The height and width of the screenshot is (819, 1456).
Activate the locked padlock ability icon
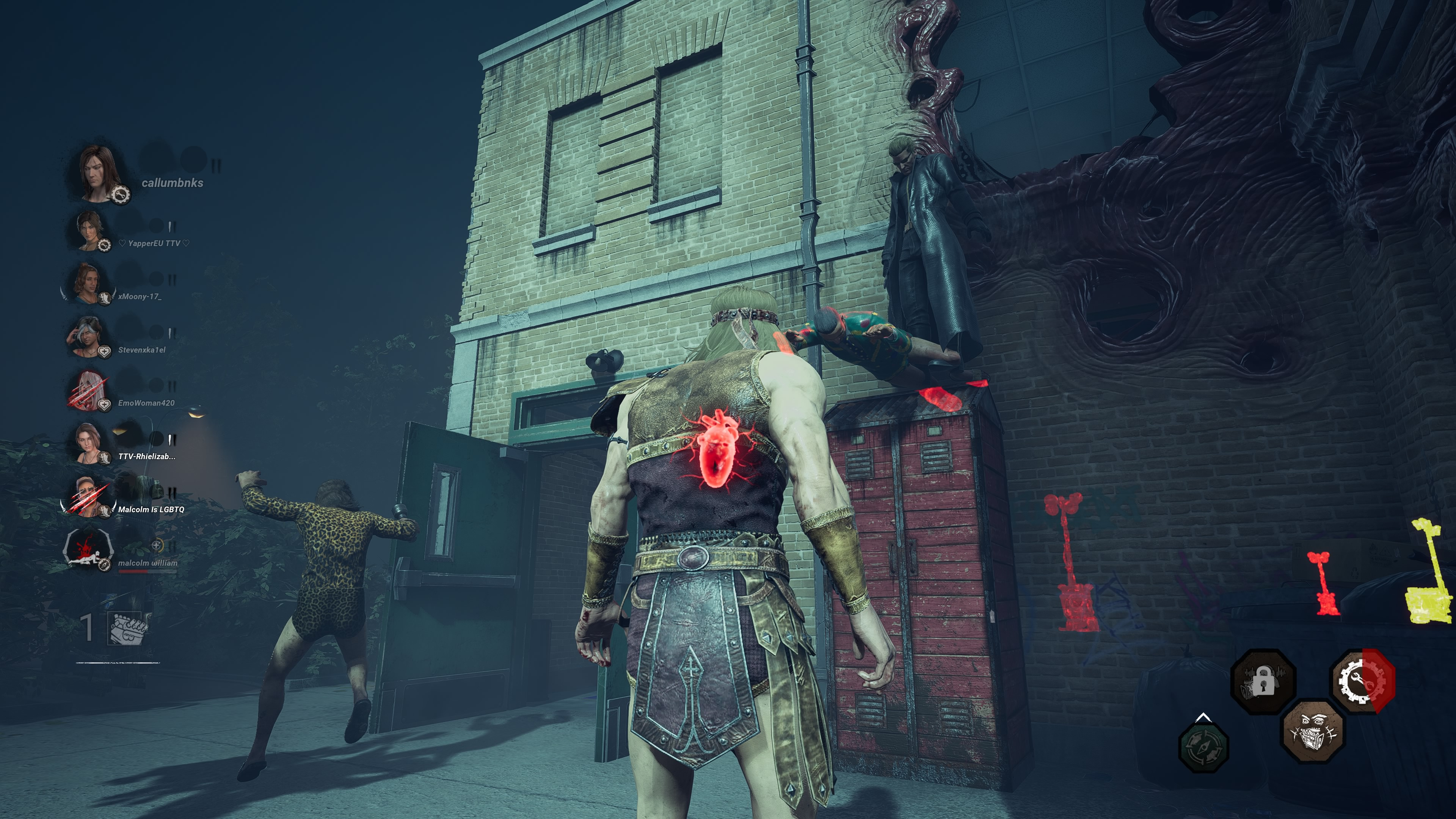click(x=1263, y=682)
